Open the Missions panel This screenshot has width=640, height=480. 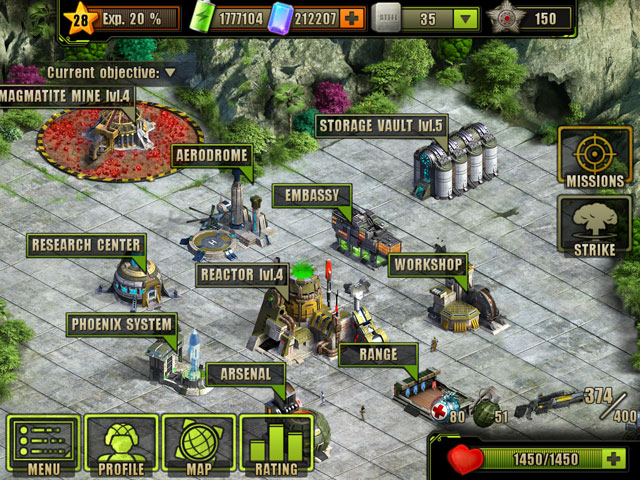click(594, 158)
